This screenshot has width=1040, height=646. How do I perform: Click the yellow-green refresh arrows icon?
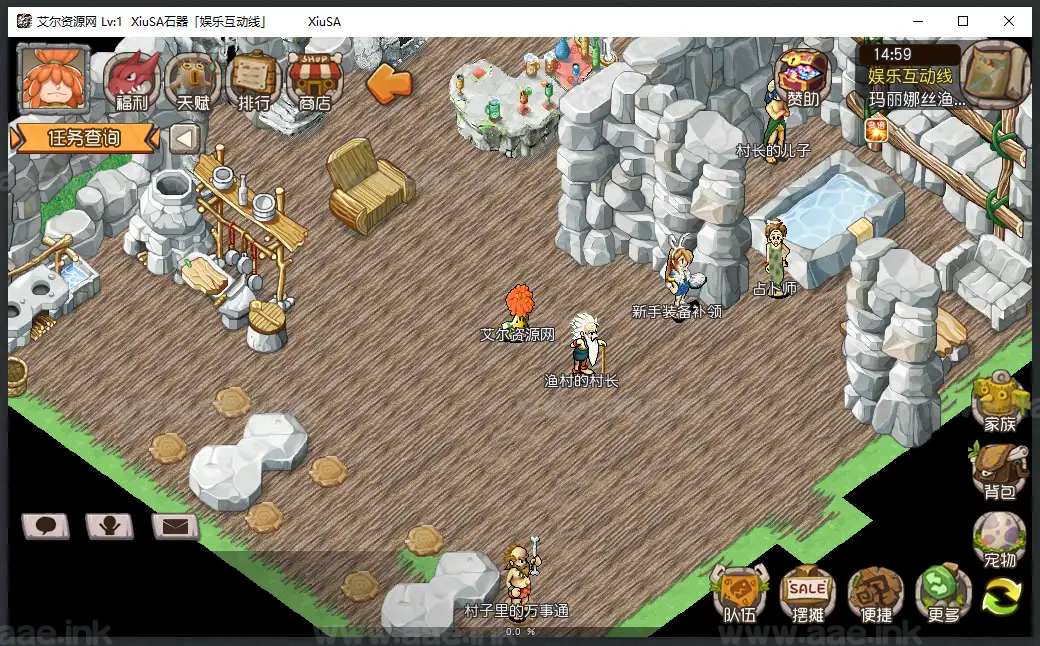[x=1002, y=597]
